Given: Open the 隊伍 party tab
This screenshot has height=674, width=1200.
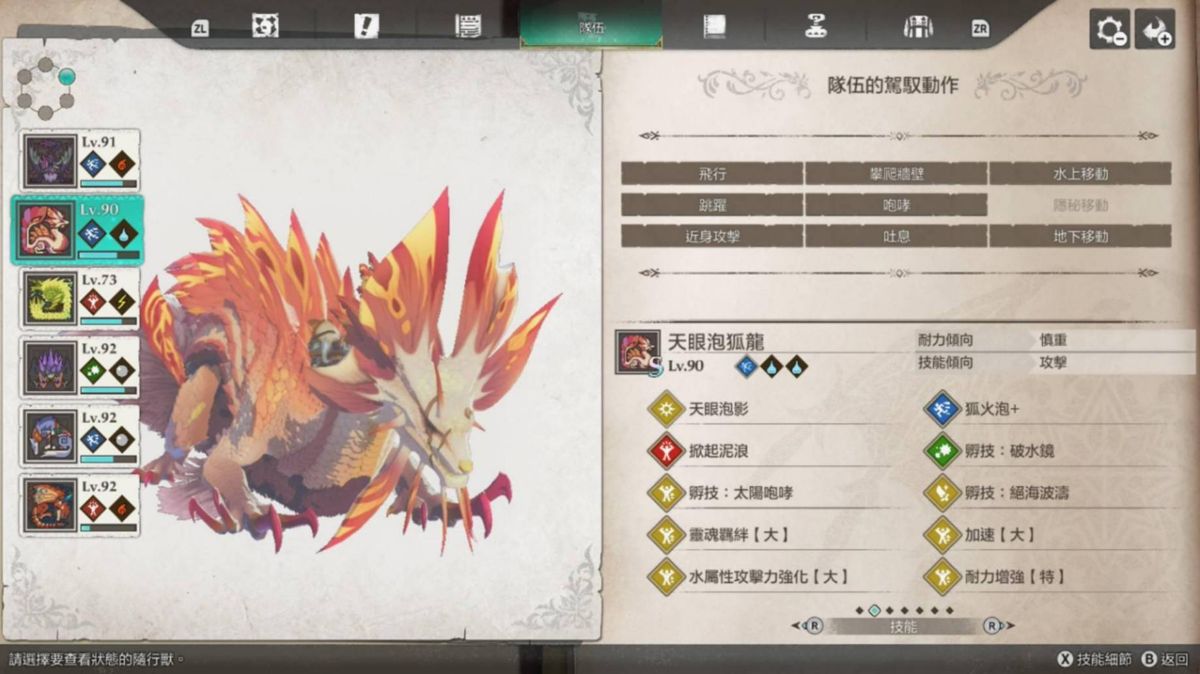Looking at the screenshot, I should coord(591,27).
